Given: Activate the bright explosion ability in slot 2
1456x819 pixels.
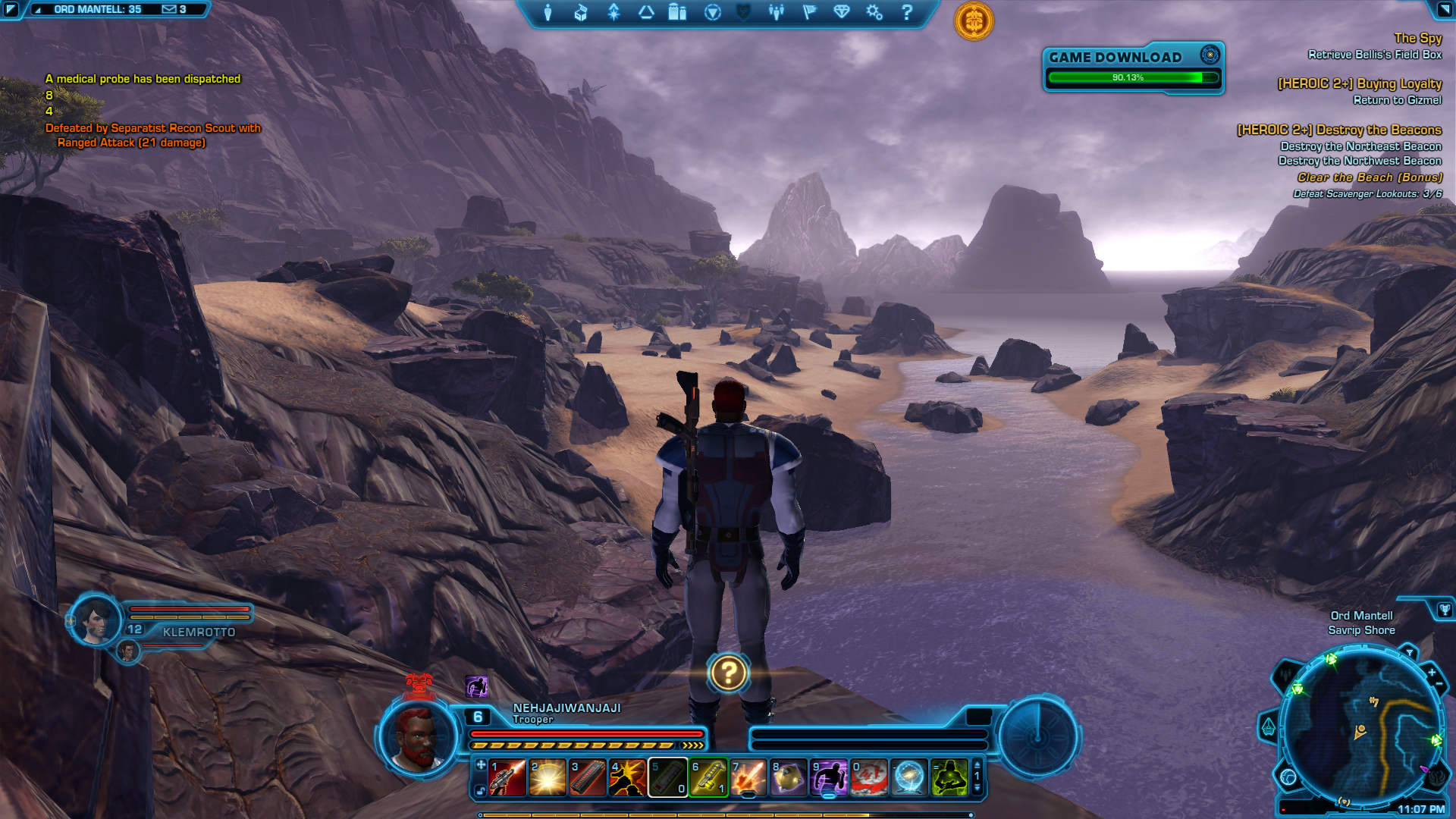Looking at the screenshot, I should (548, 778).
